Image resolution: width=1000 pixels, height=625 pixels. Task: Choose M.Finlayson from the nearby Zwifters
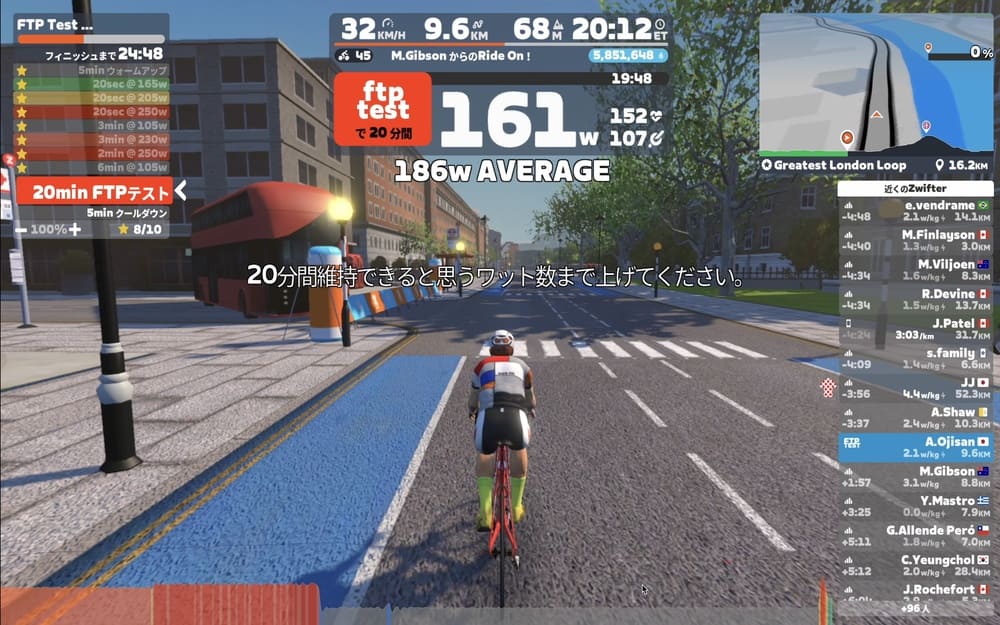pos(915,240)
